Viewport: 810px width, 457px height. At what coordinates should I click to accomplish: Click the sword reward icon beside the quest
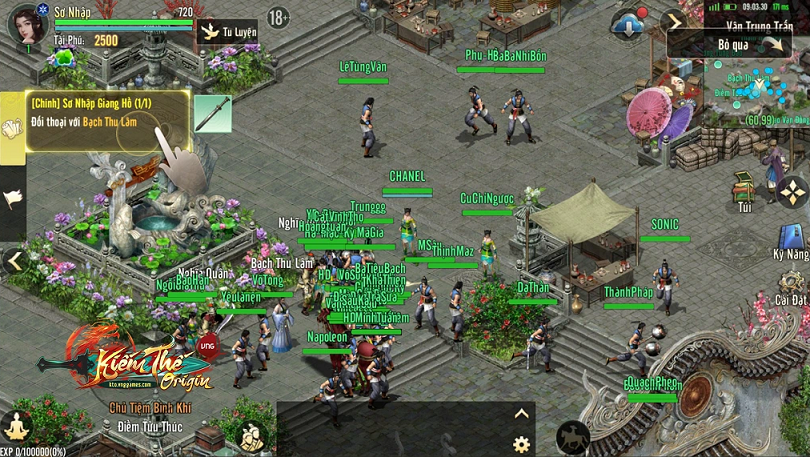pos(212,115)
